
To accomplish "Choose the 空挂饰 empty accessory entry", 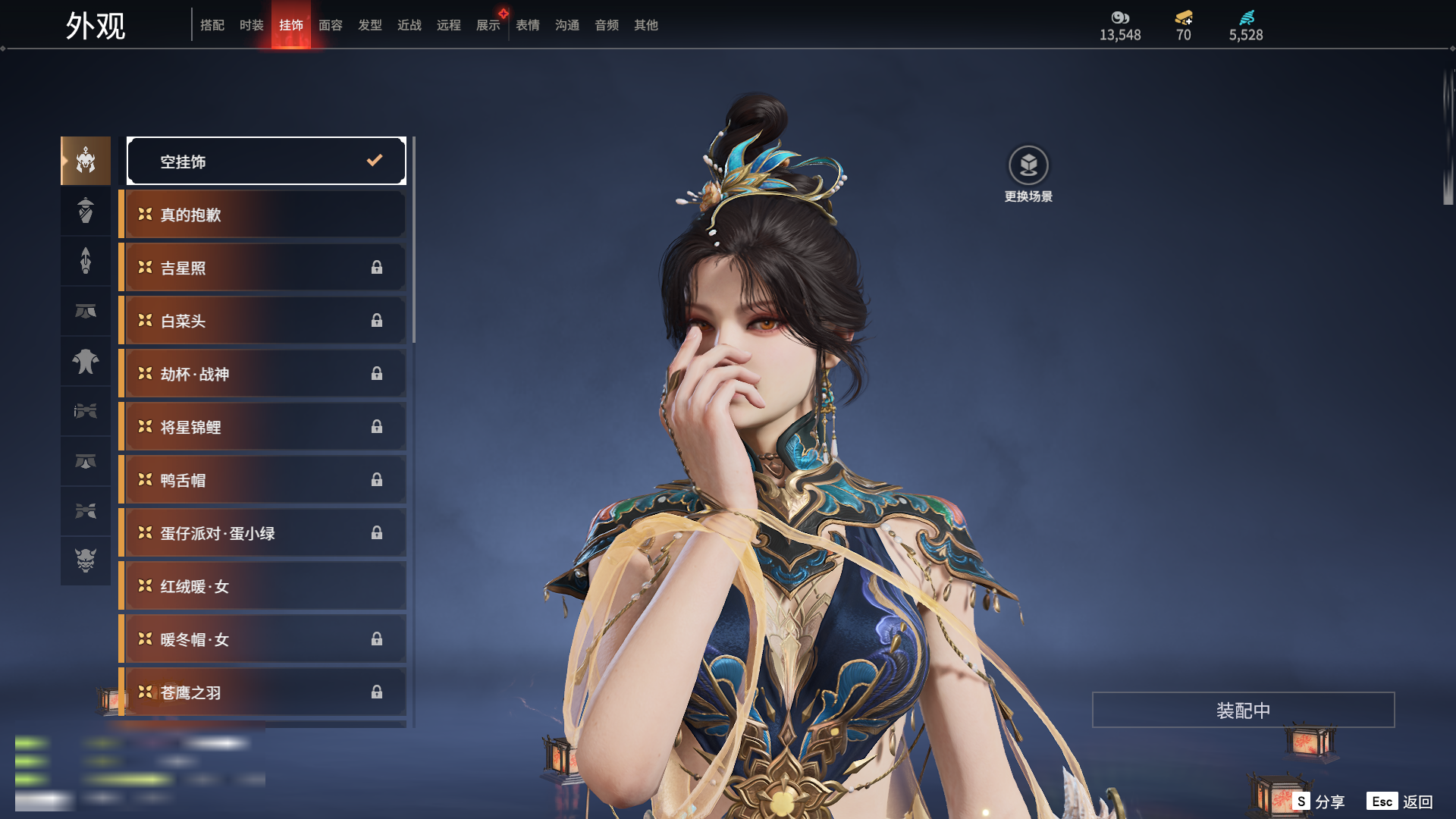I will point(266,161).
